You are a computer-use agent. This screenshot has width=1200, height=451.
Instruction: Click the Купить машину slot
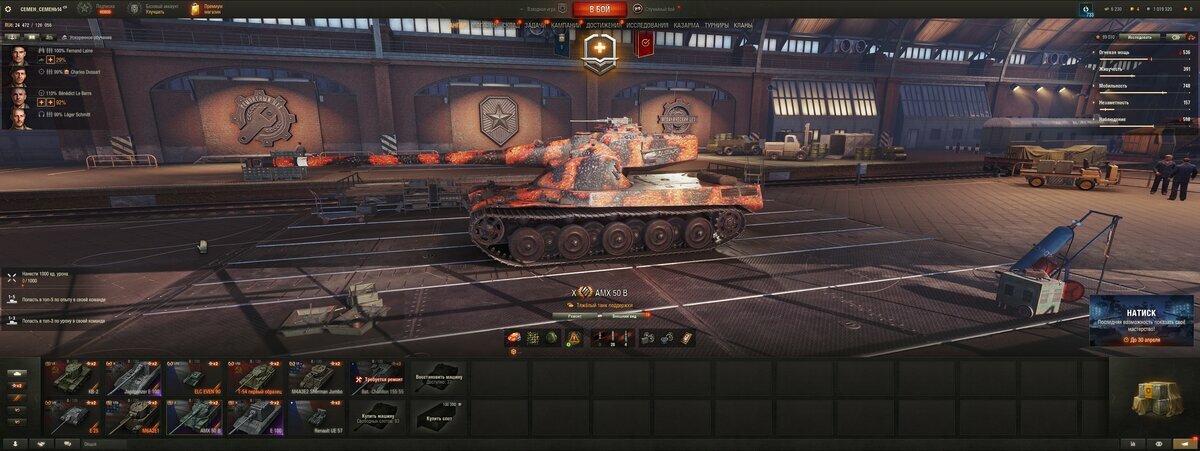(378, 416)
